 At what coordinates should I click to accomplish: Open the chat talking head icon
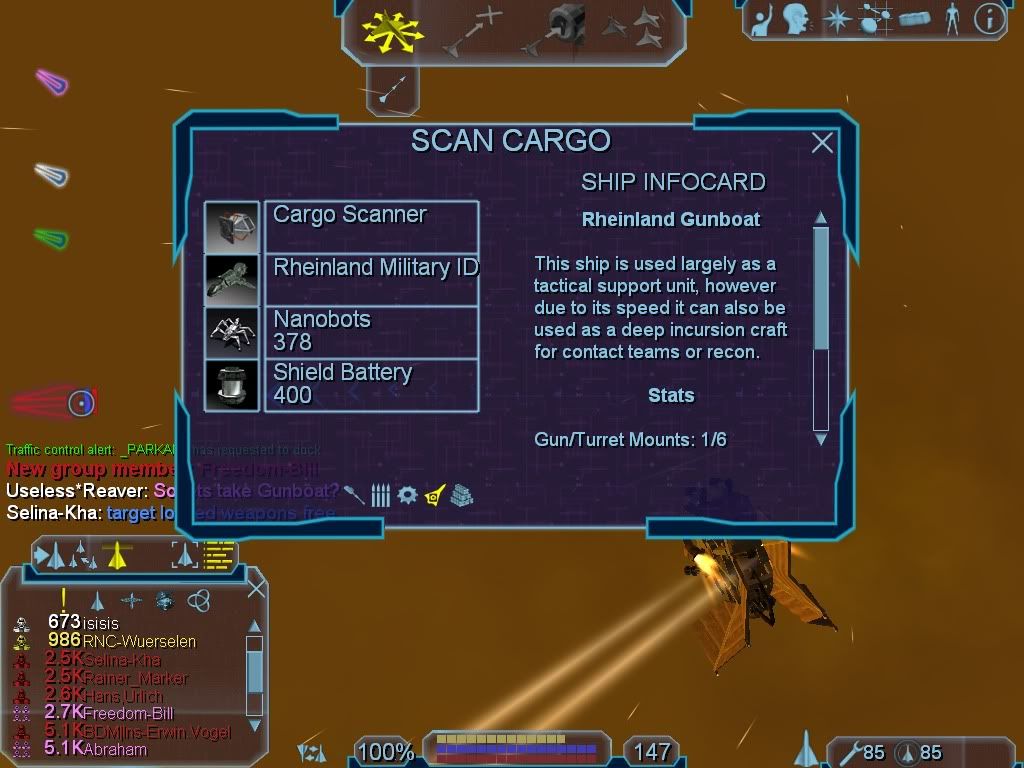[796, 19]
